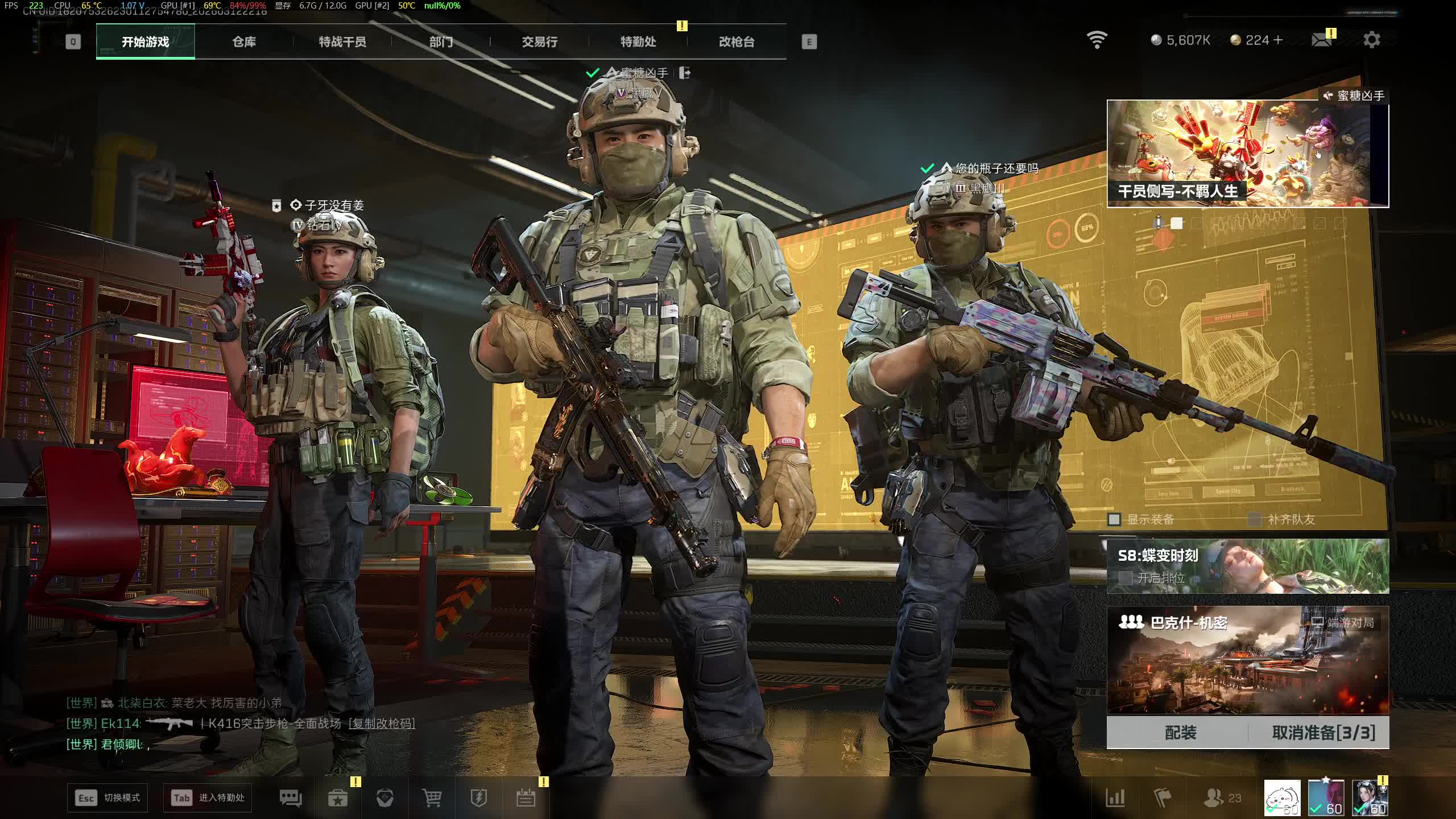Switch to the 改枪台 tab
Screen dimensions: 1456x819
(x=737, y=42)
